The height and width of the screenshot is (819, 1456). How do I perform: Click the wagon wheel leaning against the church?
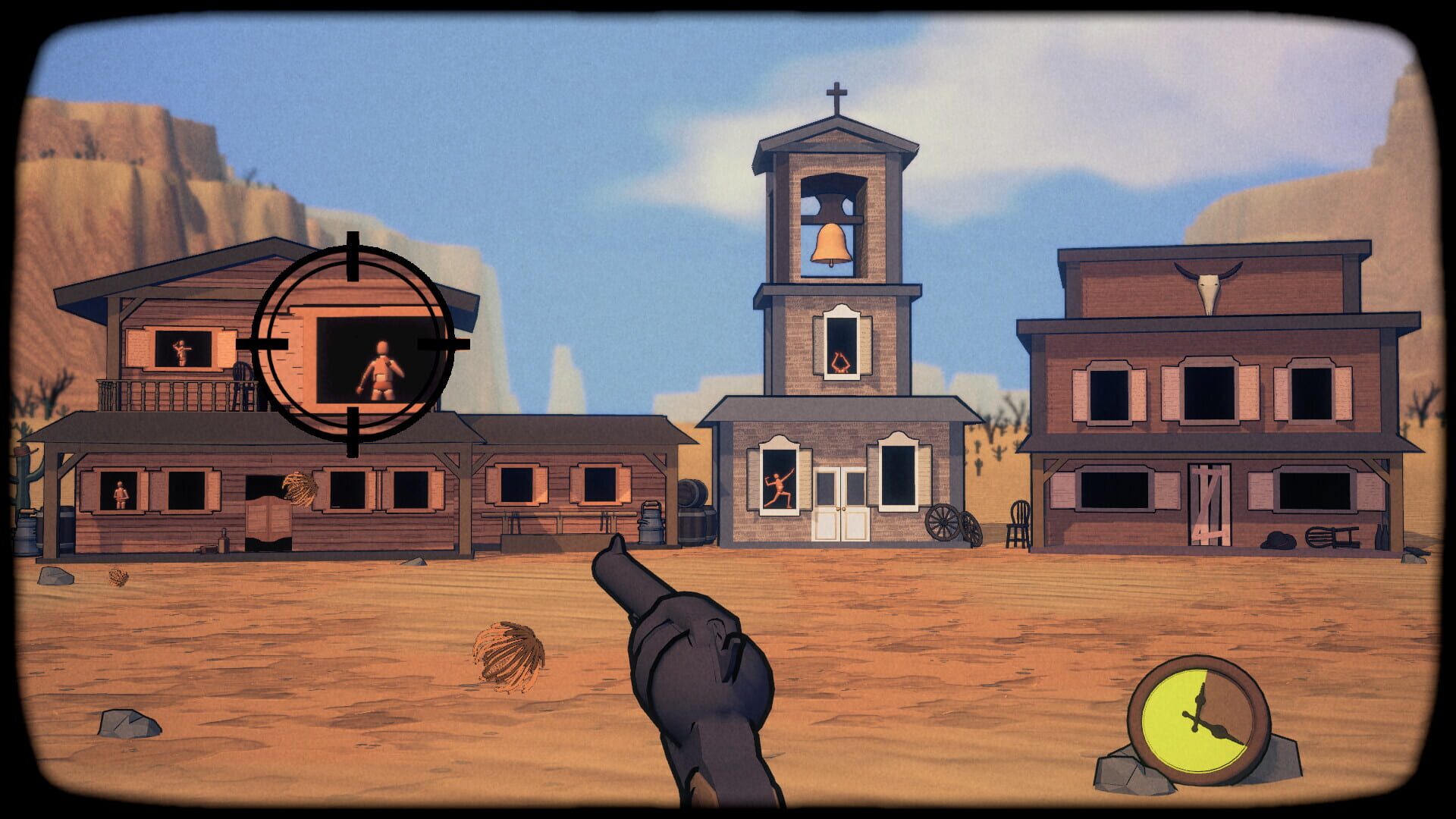click(x=943, y=522)
